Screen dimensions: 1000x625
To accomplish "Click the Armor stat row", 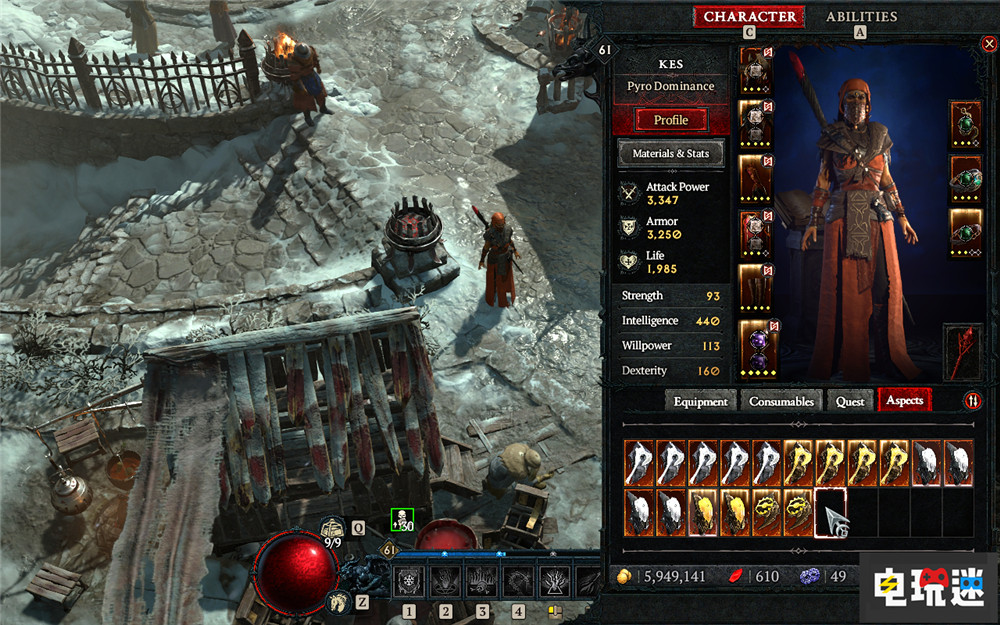I will [x=671, y=228].
